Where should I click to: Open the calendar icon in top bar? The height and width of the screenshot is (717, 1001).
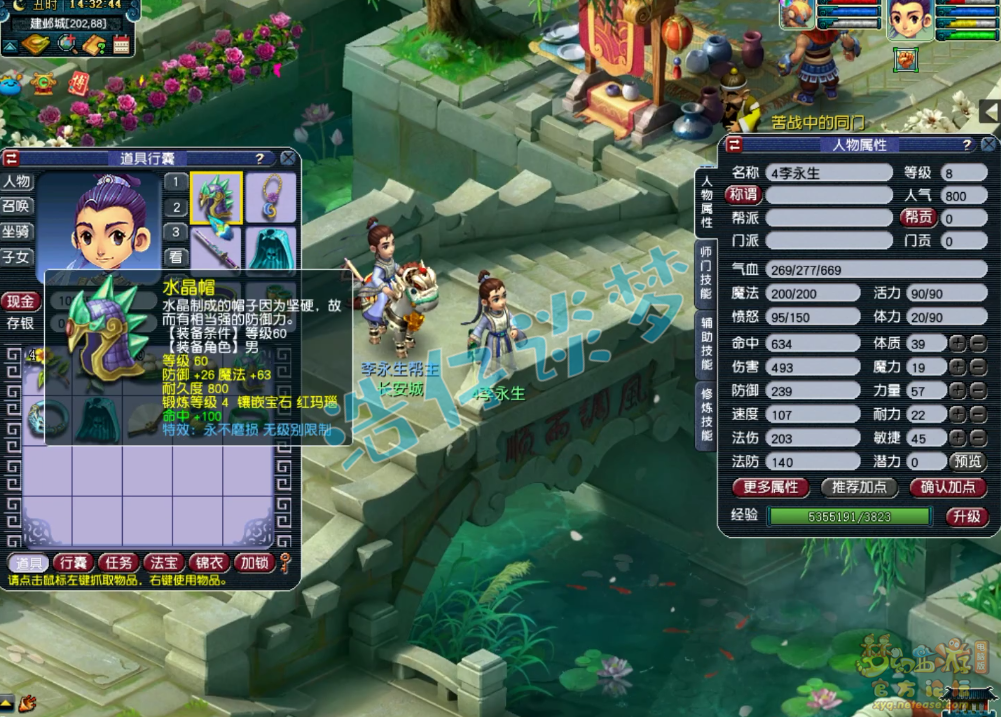click(x=122, y=44)
